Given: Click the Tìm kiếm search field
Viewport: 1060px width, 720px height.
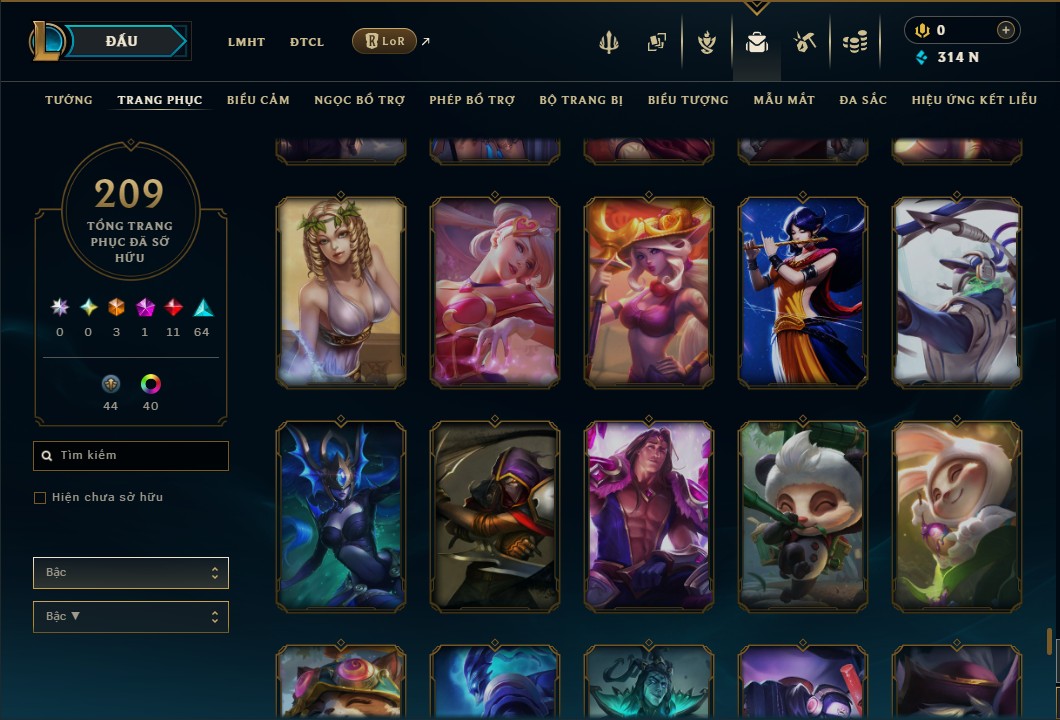Looking at the screenshot, I should point(131,456).
